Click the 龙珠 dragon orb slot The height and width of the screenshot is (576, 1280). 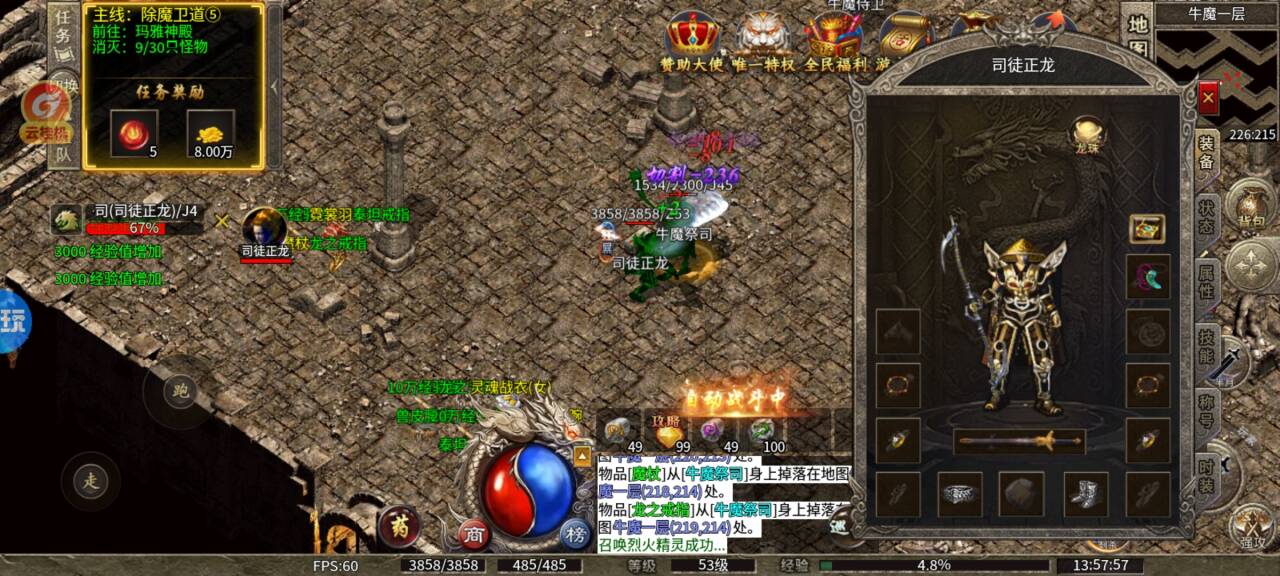(1087, 133)
